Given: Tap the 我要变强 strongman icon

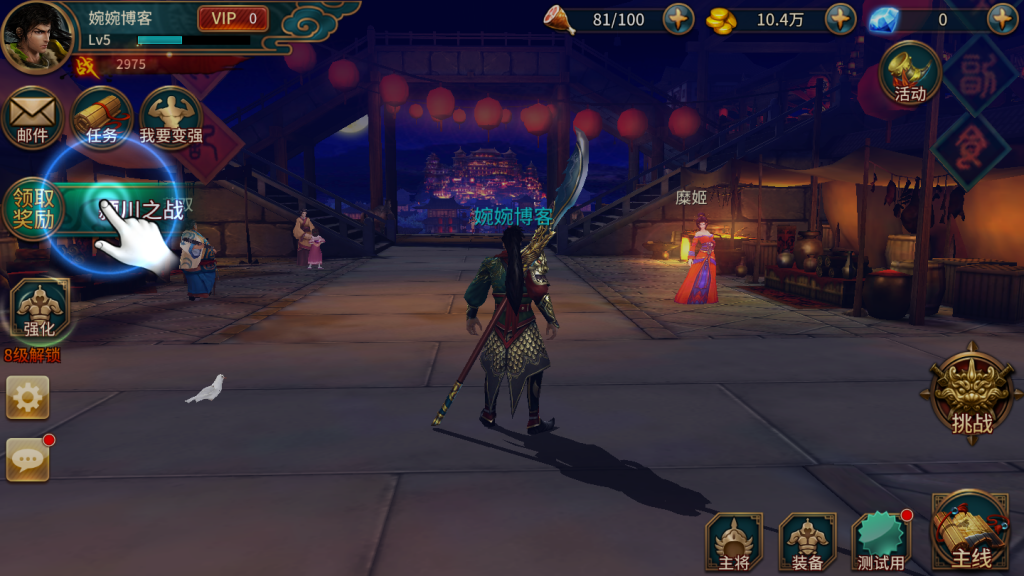Looking at the screenshot, I should [x=170, y=117].
